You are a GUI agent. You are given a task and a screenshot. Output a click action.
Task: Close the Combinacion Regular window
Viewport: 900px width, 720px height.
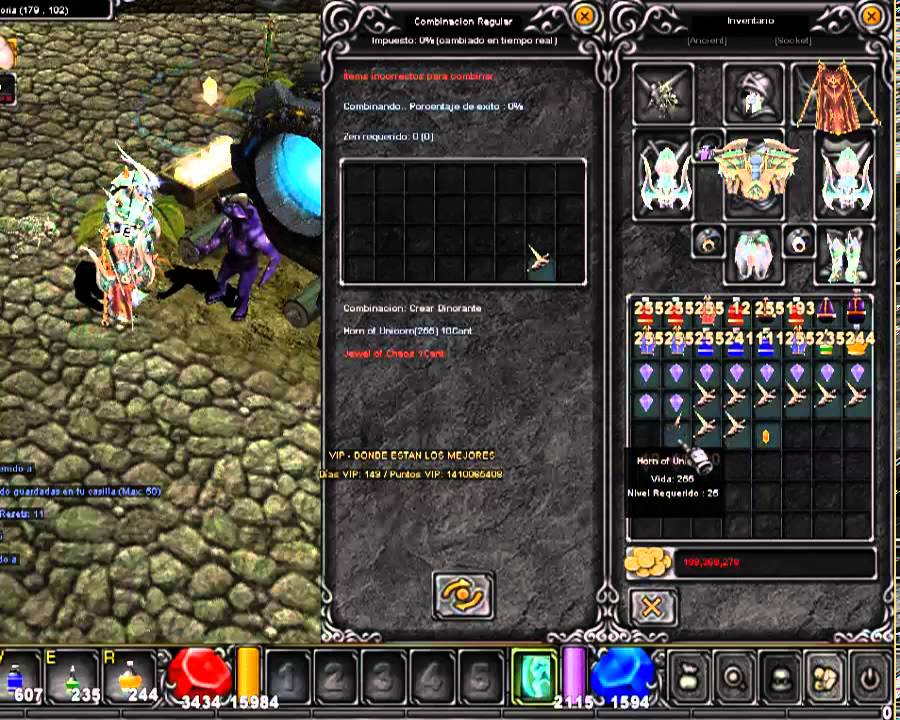coord(586,17)
